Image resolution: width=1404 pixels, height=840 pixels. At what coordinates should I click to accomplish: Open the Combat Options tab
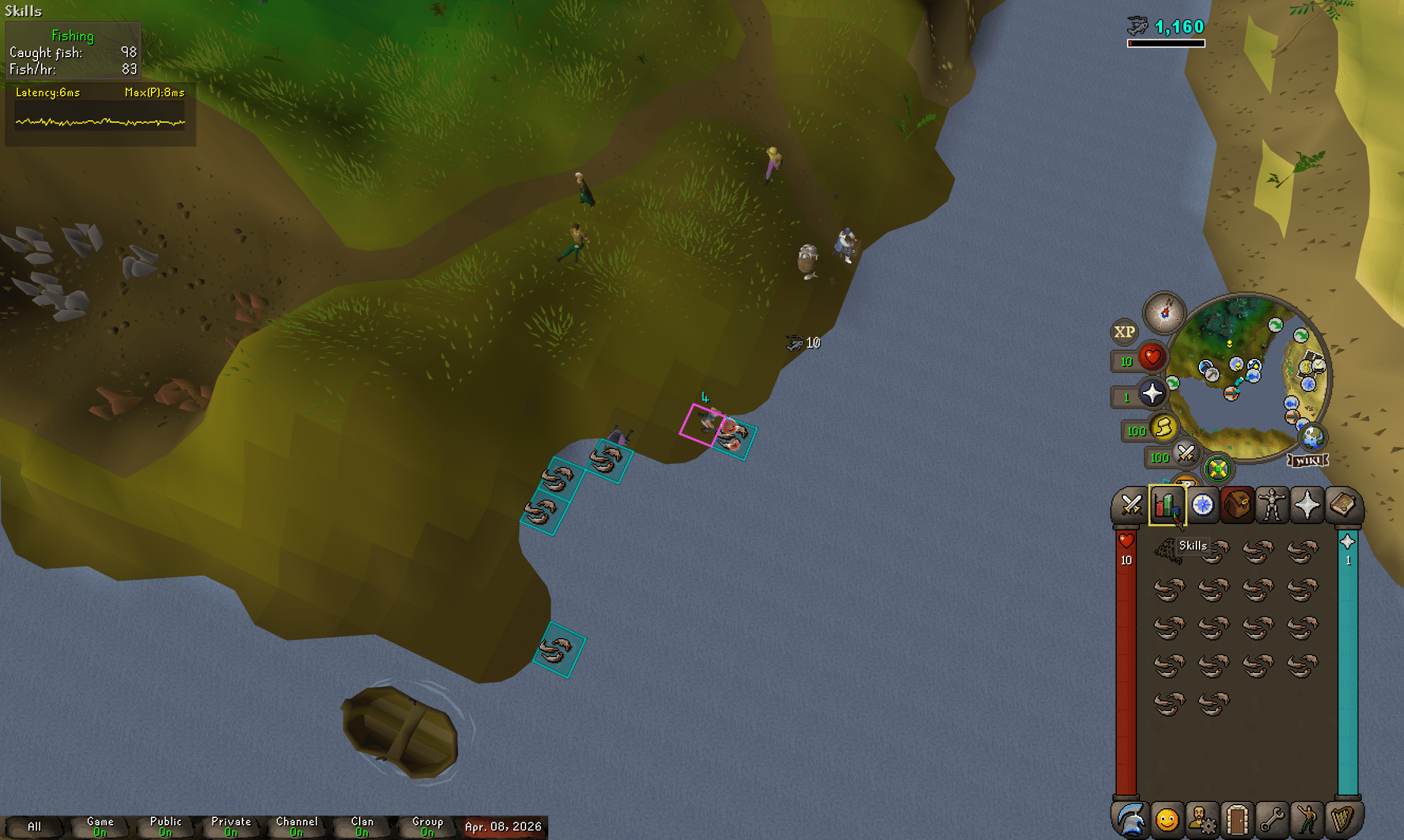pos(1130,506)
